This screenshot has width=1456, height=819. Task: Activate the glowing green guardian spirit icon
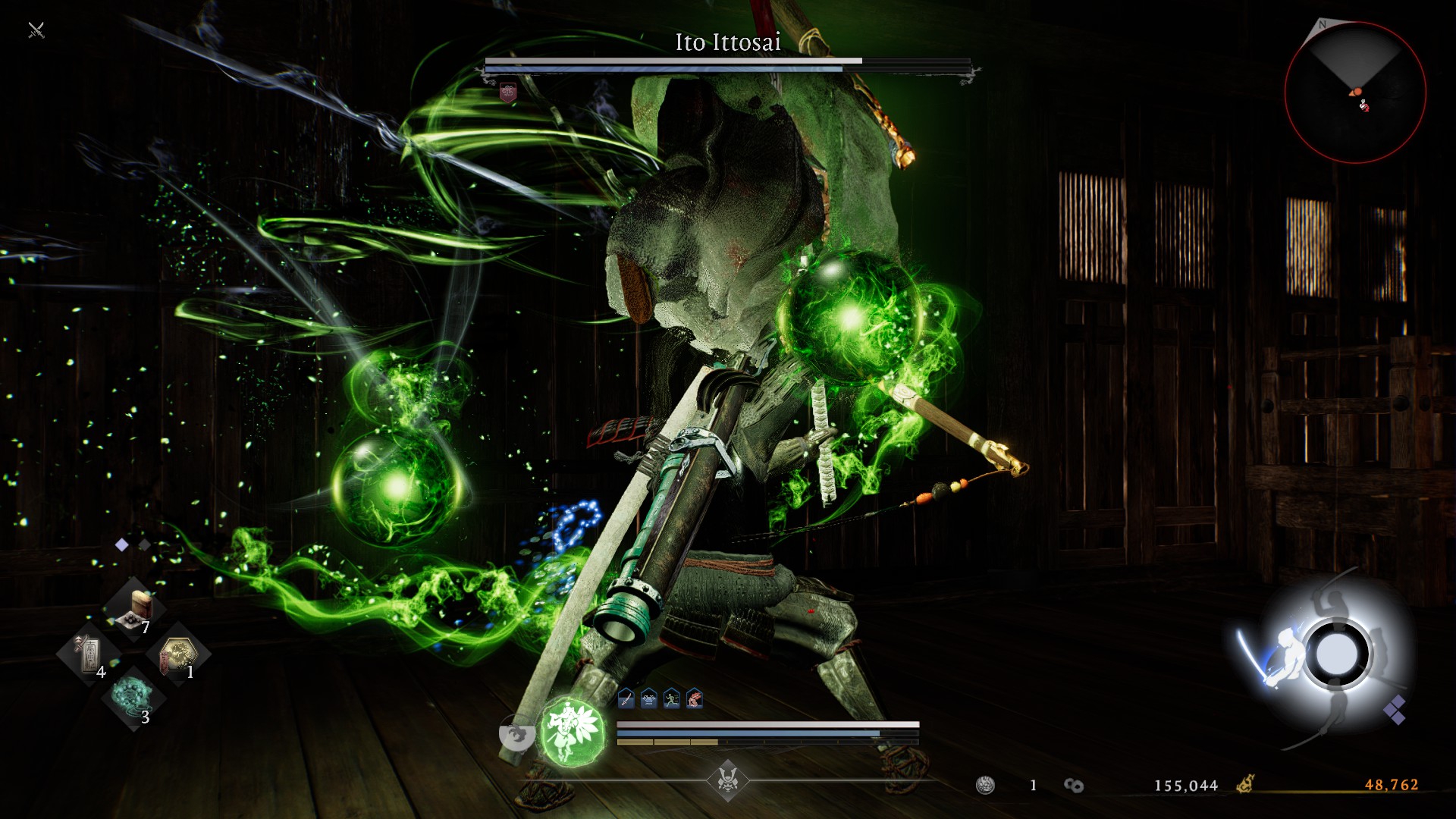click(572, 731)
